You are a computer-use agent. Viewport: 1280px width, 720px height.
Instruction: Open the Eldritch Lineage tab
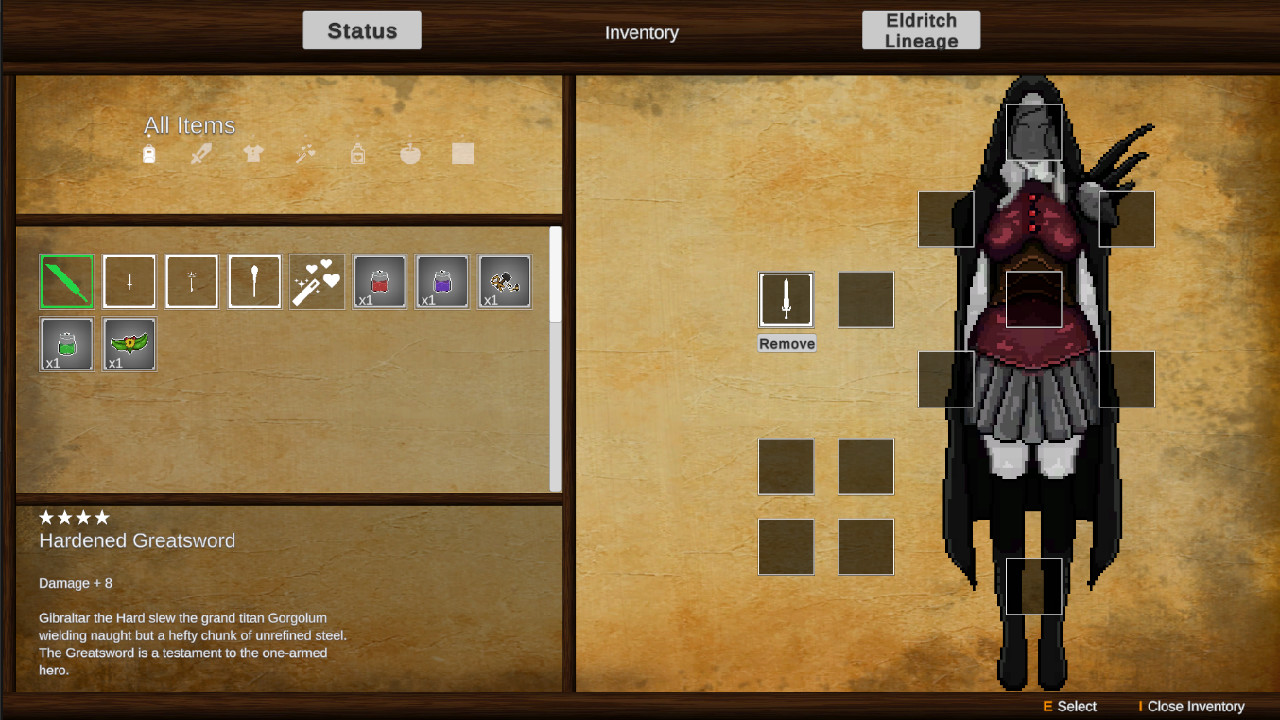click(921, 29)
